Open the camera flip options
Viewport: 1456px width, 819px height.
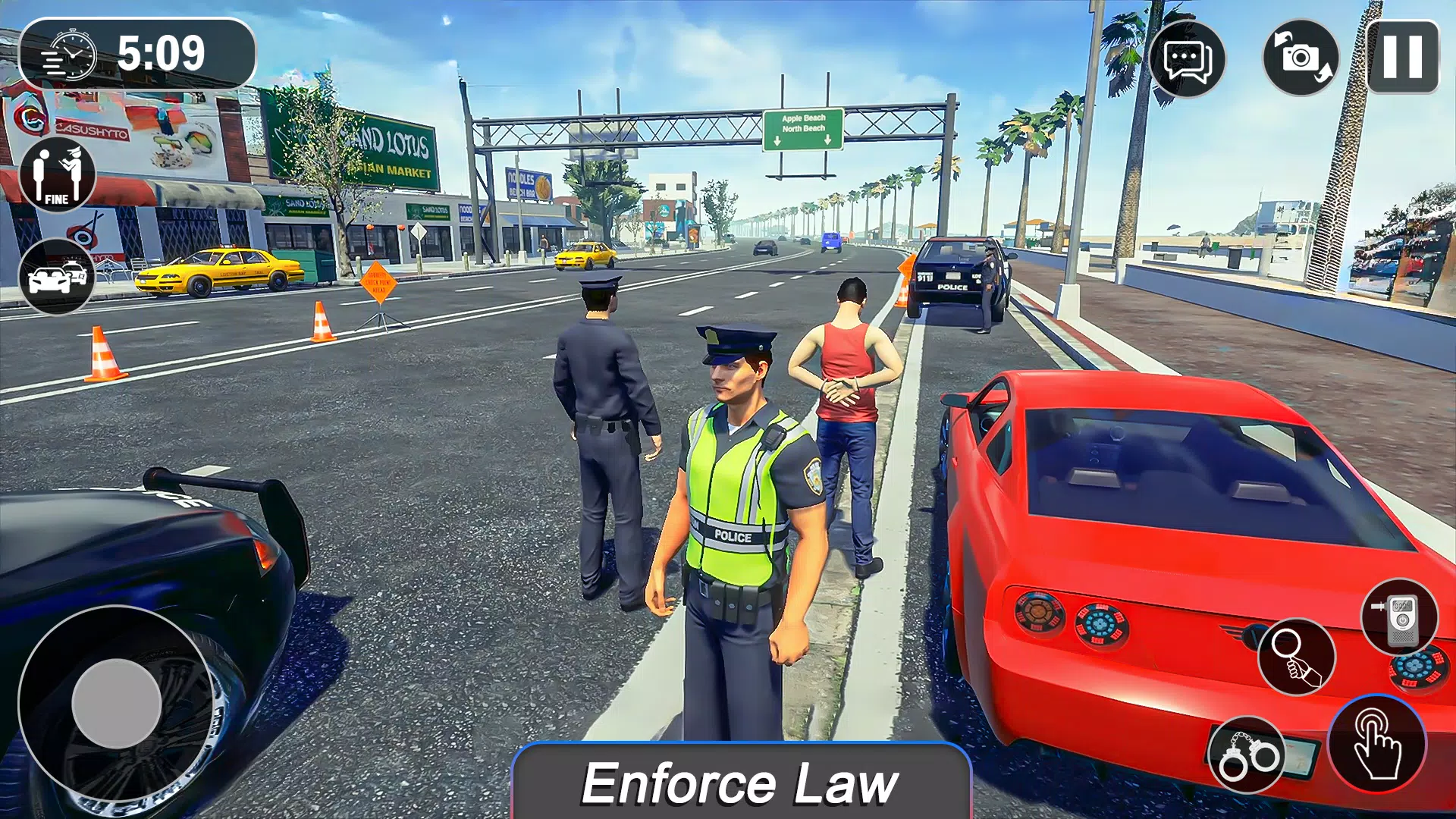click(1298, 57)
